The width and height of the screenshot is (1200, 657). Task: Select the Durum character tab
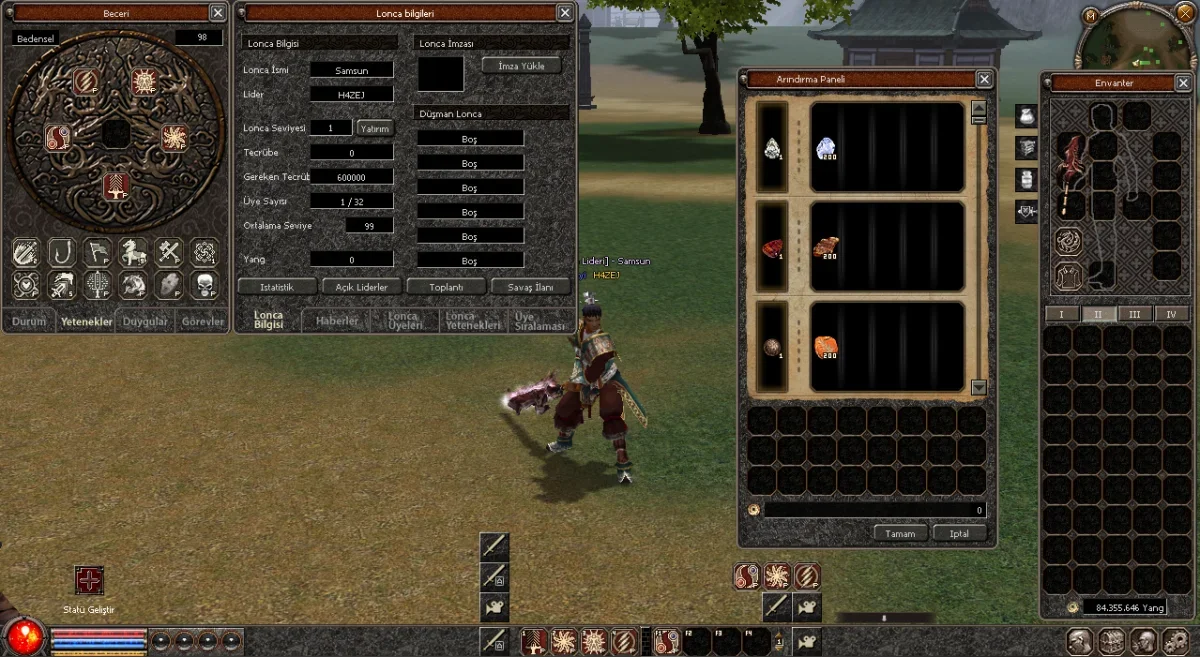29,322
